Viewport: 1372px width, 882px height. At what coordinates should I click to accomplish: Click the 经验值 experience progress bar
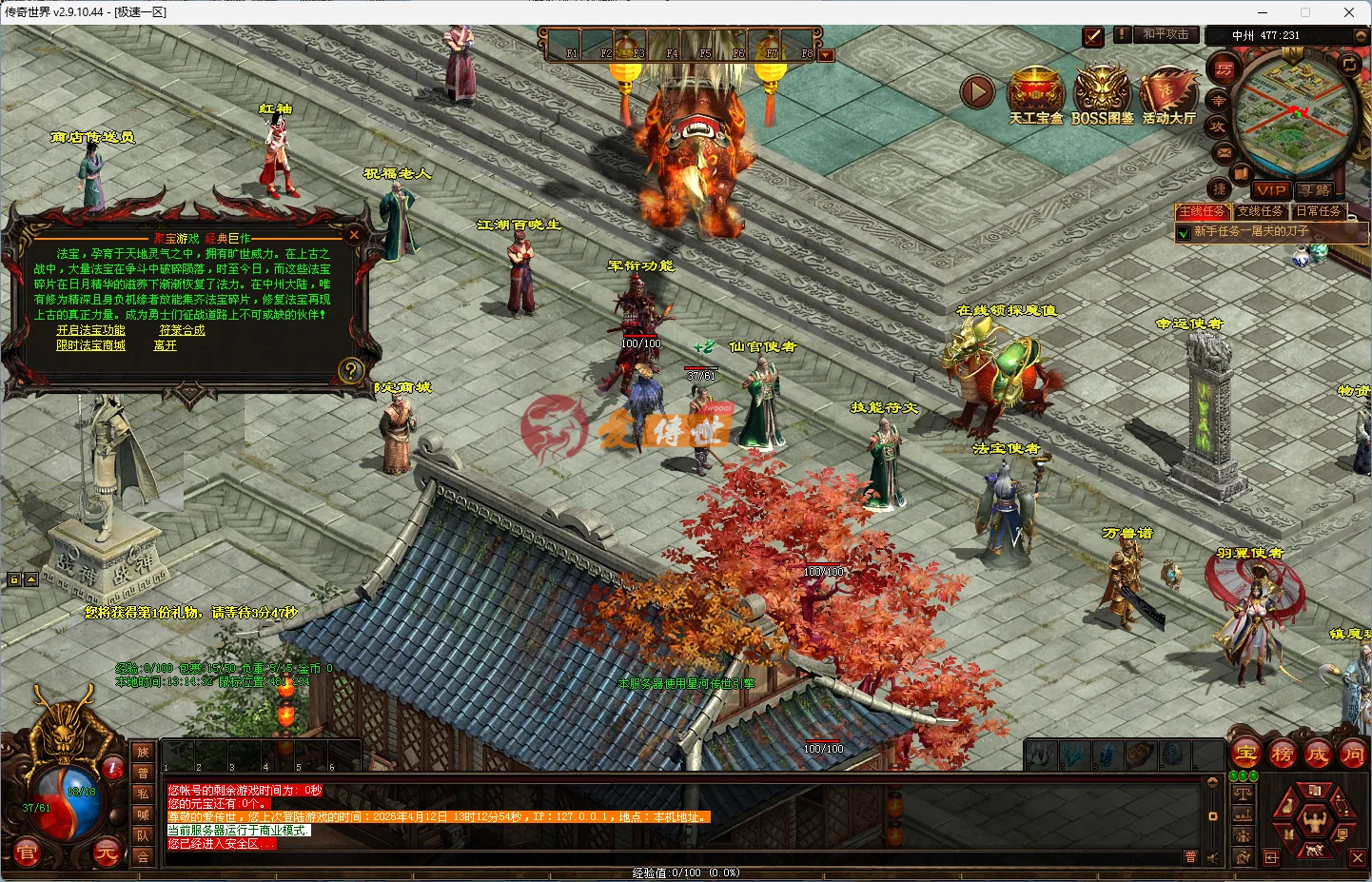tap(685, 872)
